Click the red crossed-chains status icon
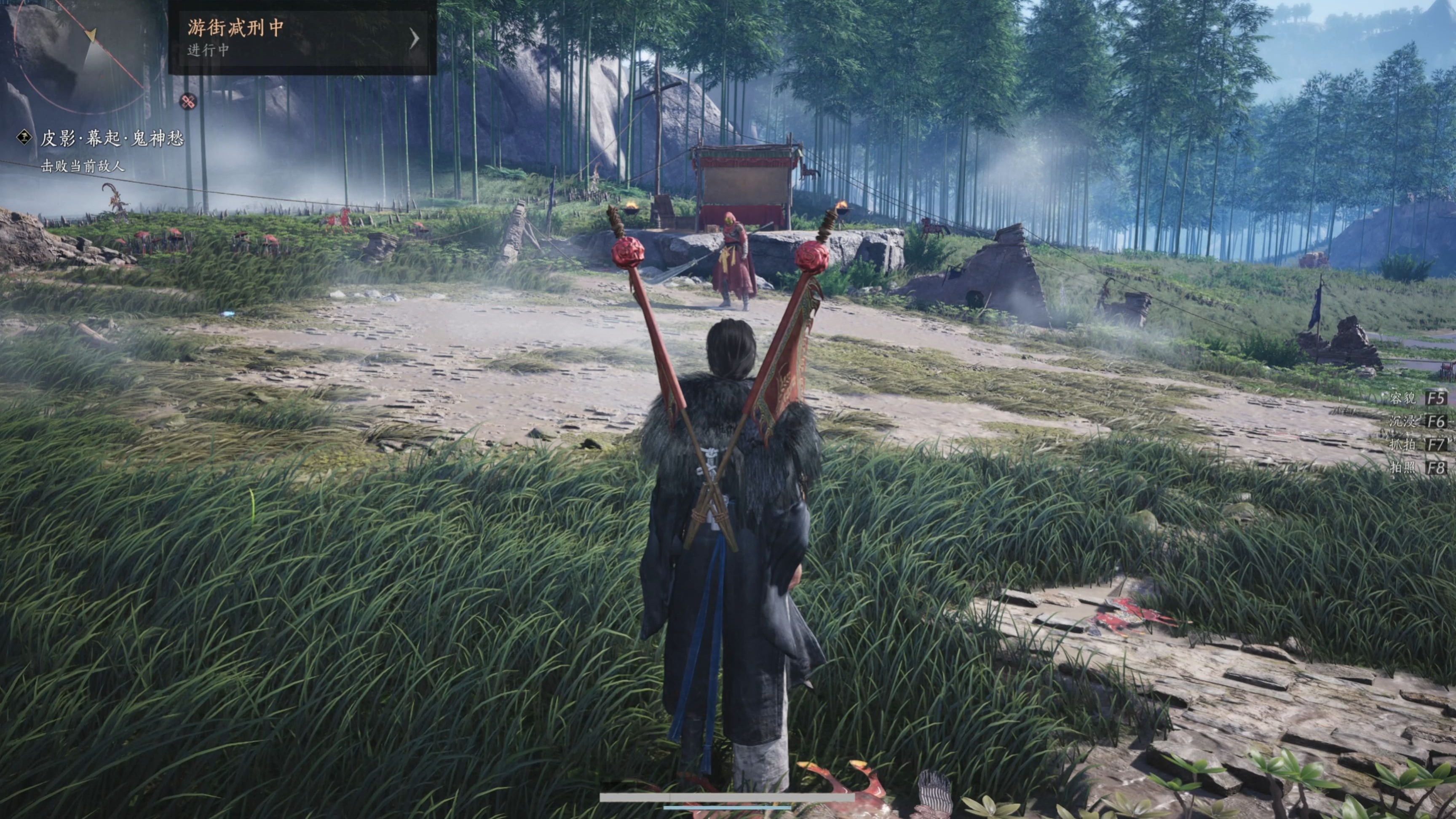 tap(188, 102)
